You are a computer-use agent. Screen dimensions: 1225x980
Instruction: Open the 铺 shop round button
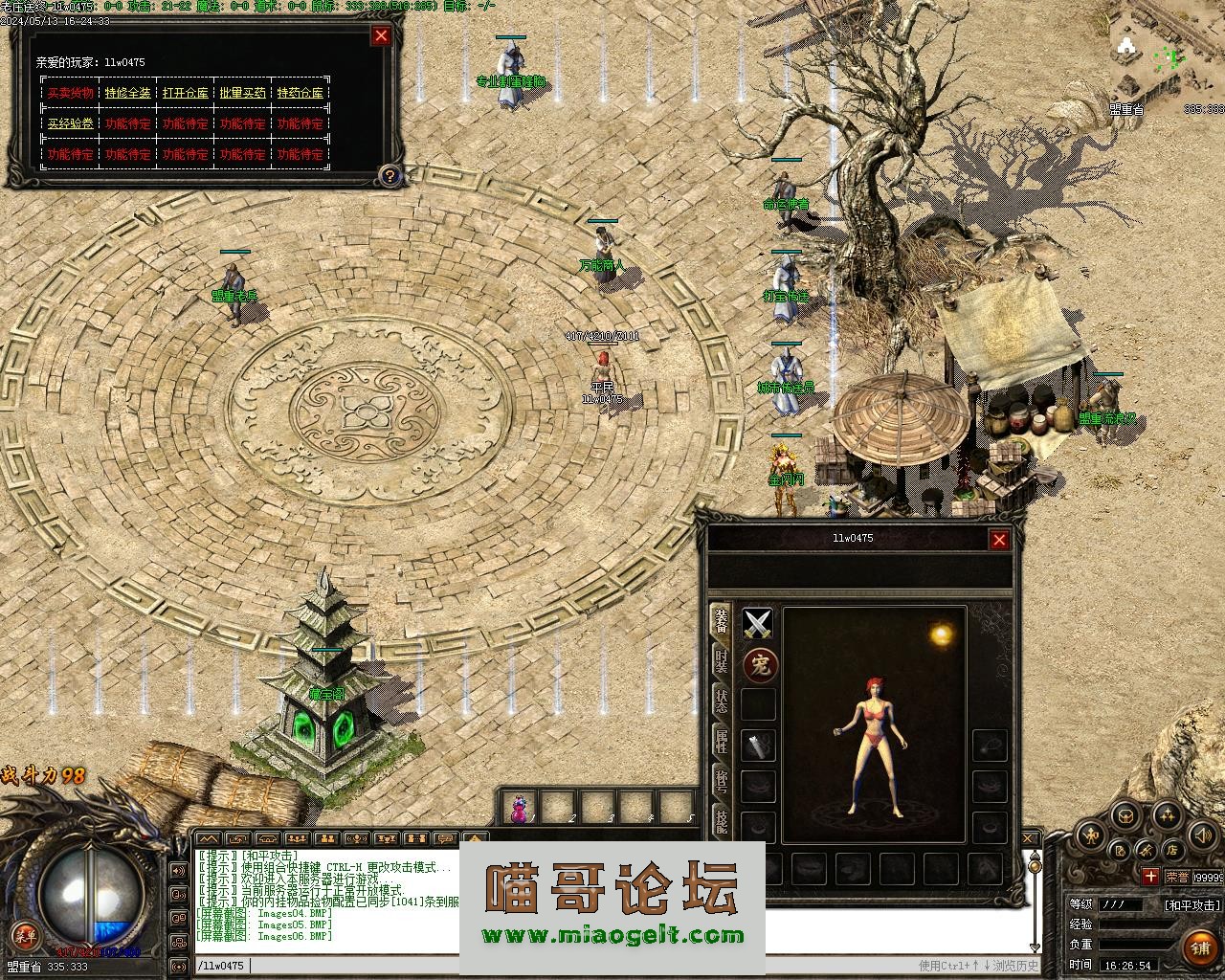coord(1200,947)
